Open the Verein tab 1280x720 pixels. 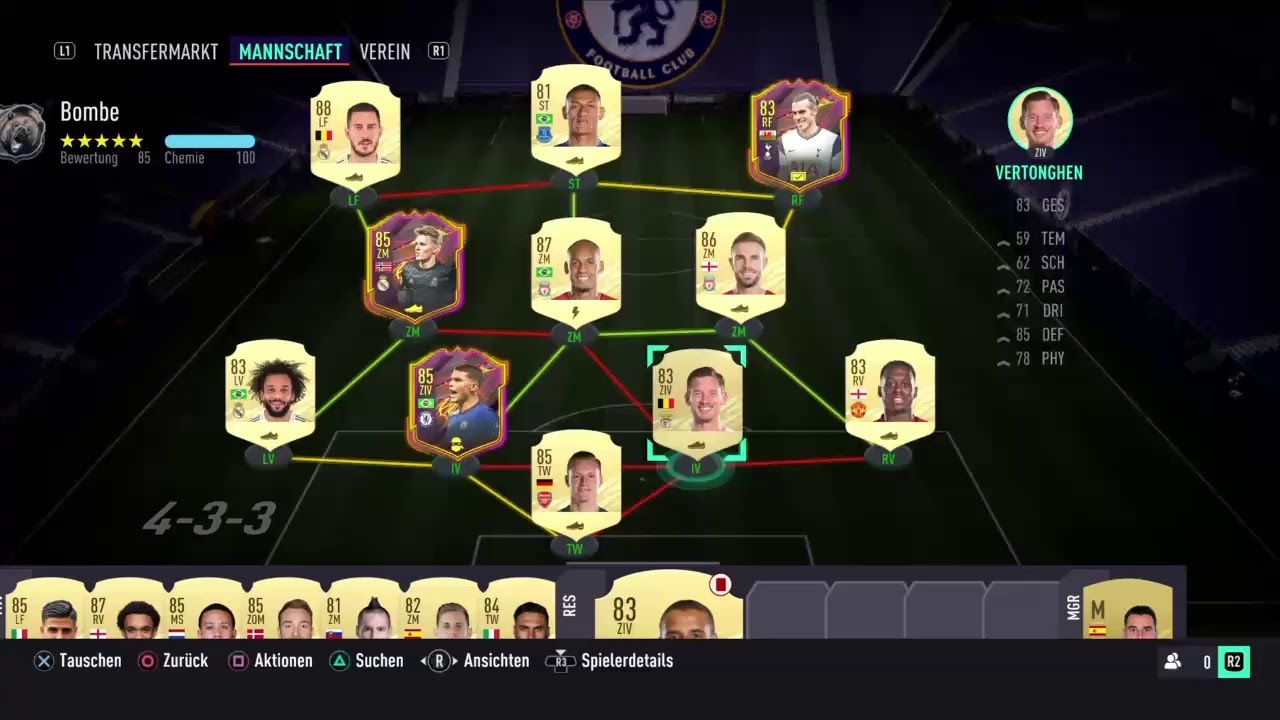pos(385,51)
